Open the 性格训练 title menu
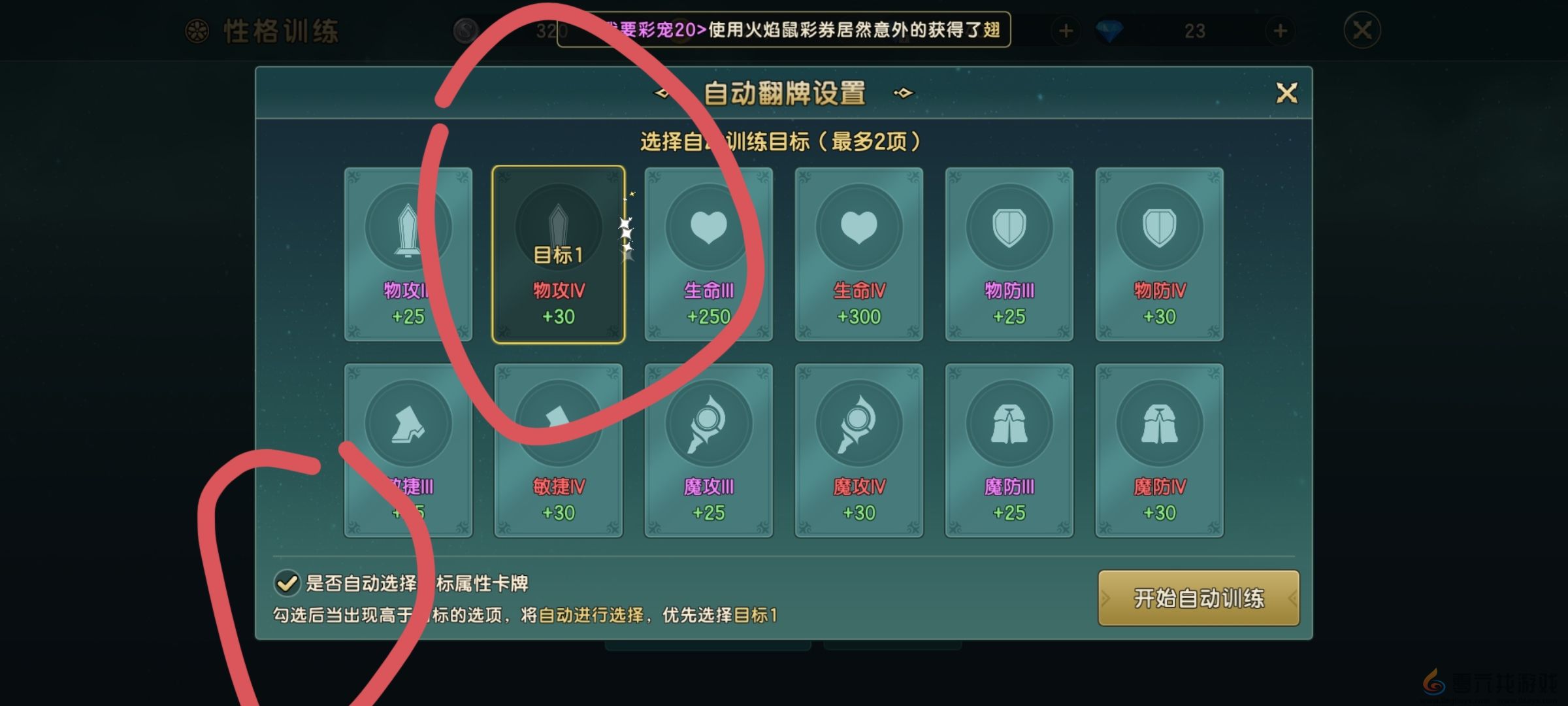The image size is (1568, 706). 281,31
